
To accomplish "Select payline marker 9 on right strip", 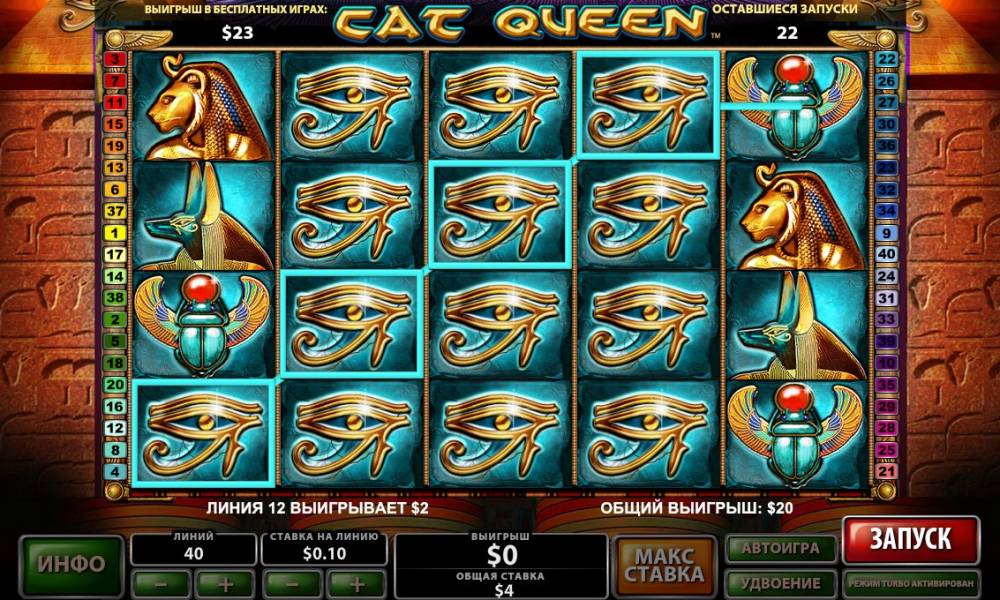I will point(886,232).
